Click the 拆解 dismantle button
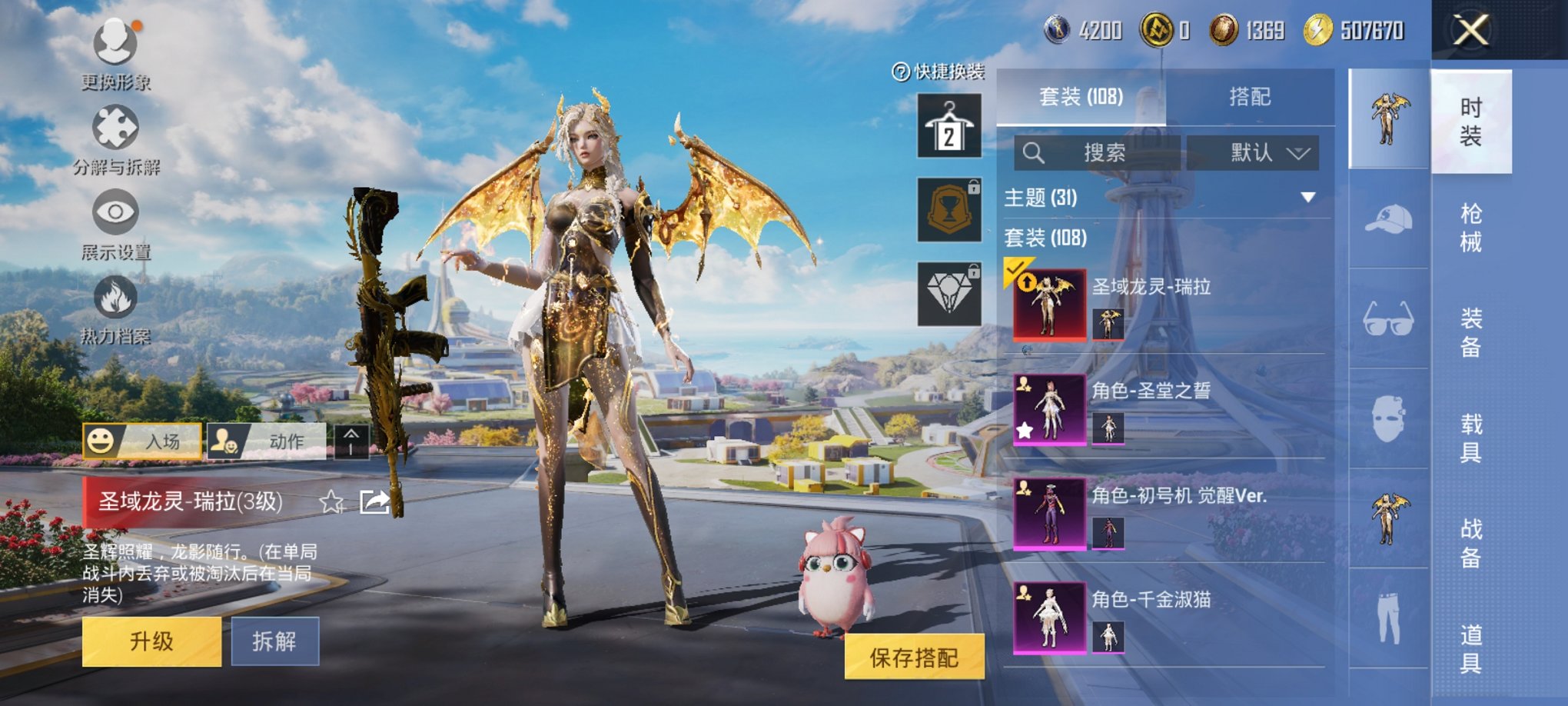The width and height of the screenshot is (1568, 706). point(274,641)
